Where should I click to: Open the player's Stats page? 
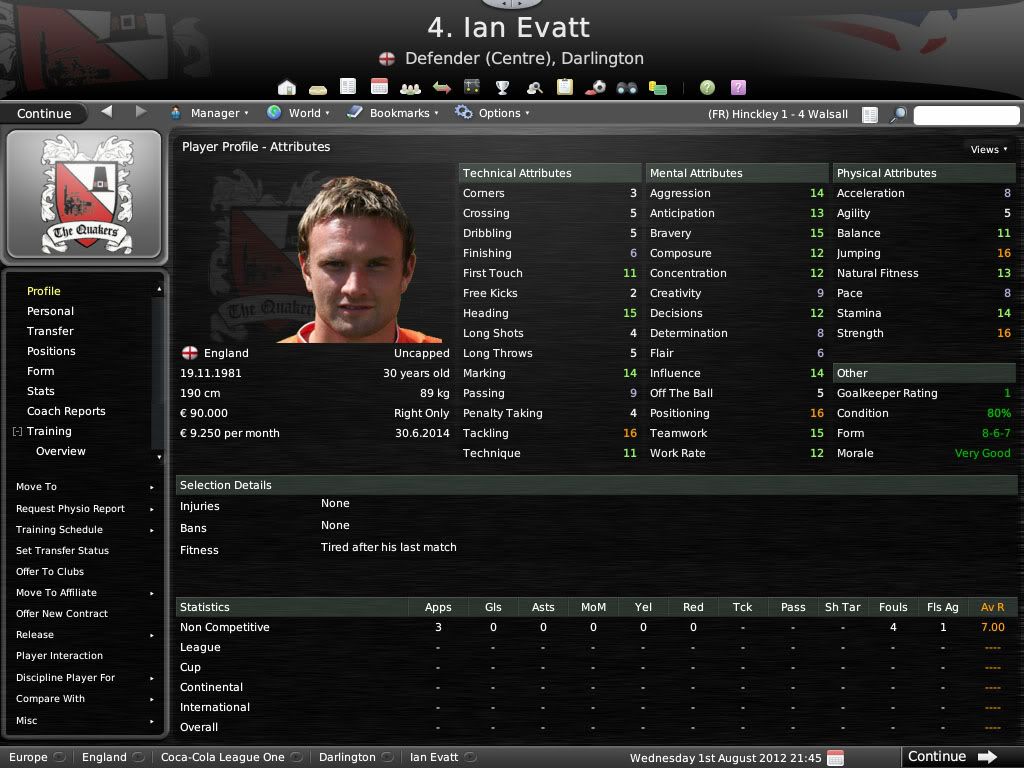point(41,391)
